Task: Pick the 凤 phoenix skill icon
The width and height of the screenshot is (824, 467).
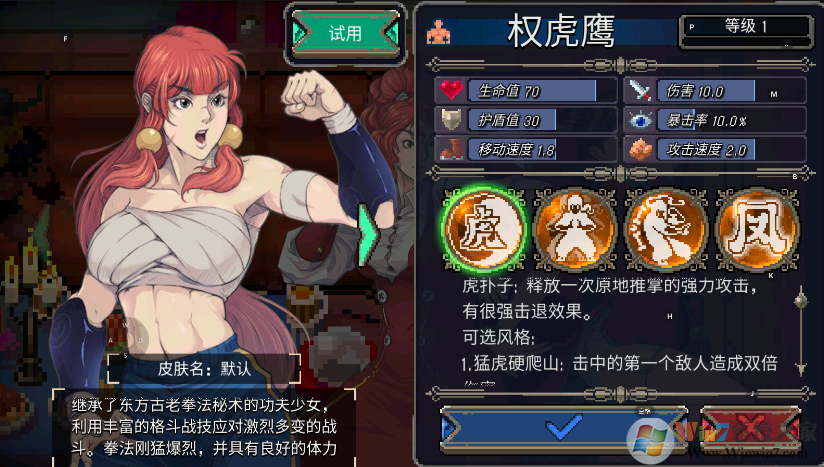Action: coord(756,225)
